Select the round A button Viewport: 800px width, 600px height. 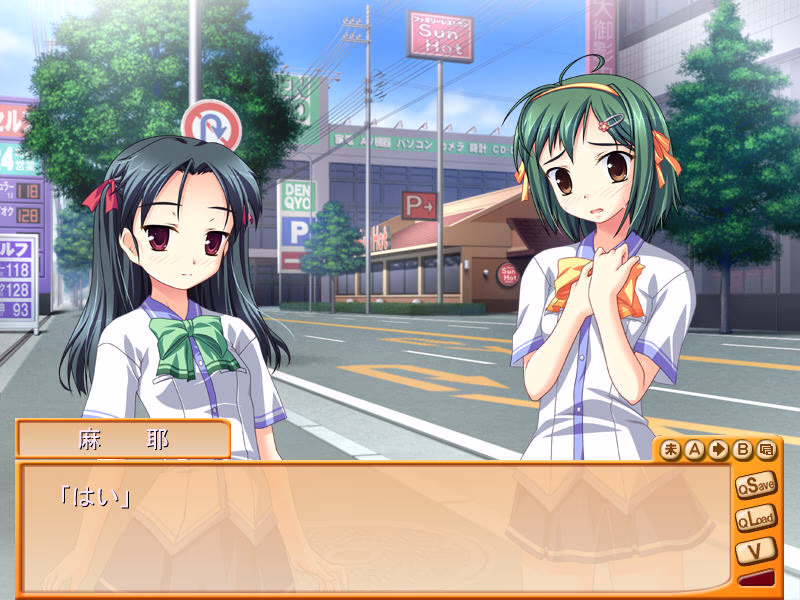click(694, 450)
